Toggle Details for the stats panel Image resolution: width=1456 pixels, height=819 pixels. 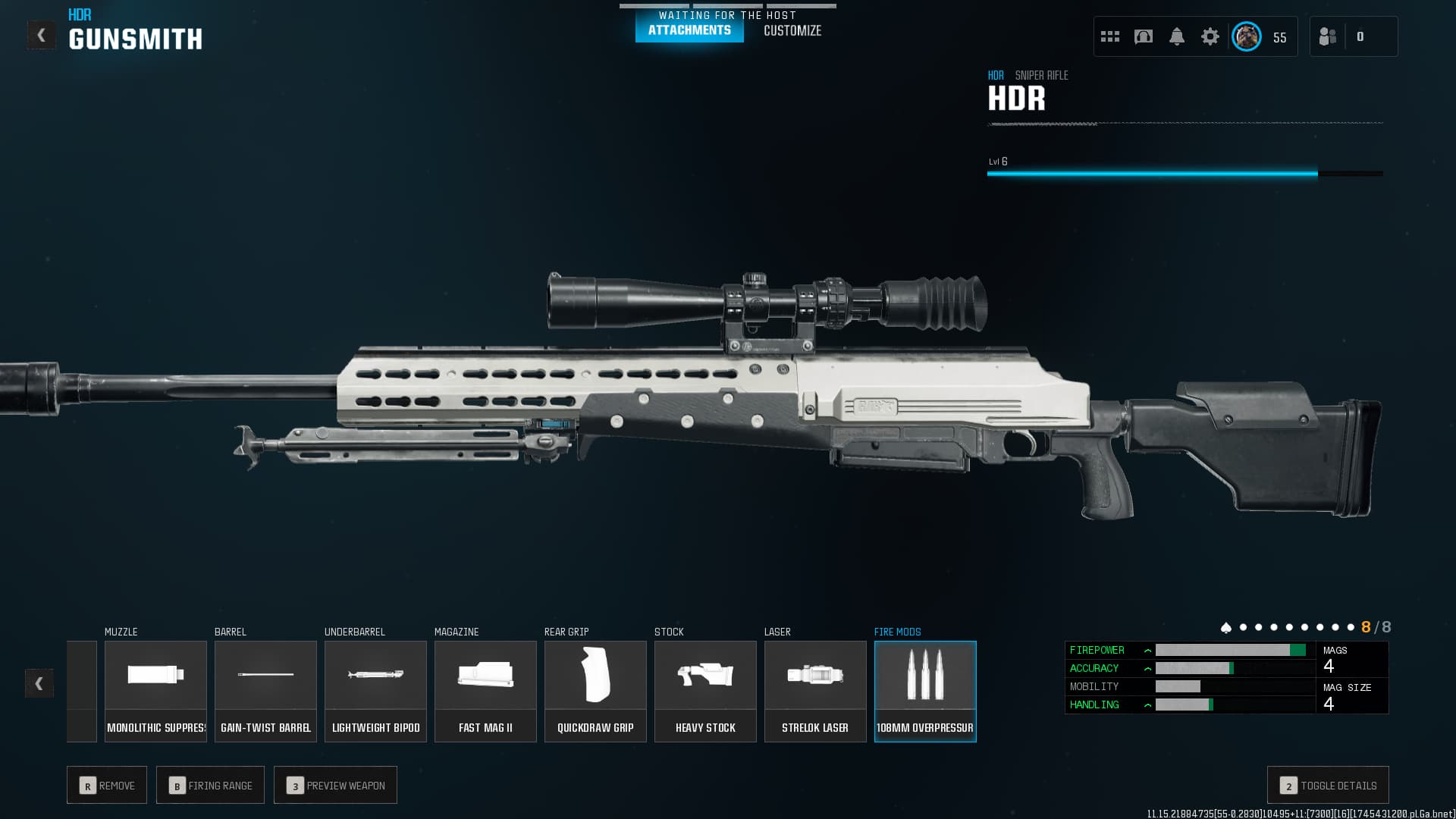1327,785
